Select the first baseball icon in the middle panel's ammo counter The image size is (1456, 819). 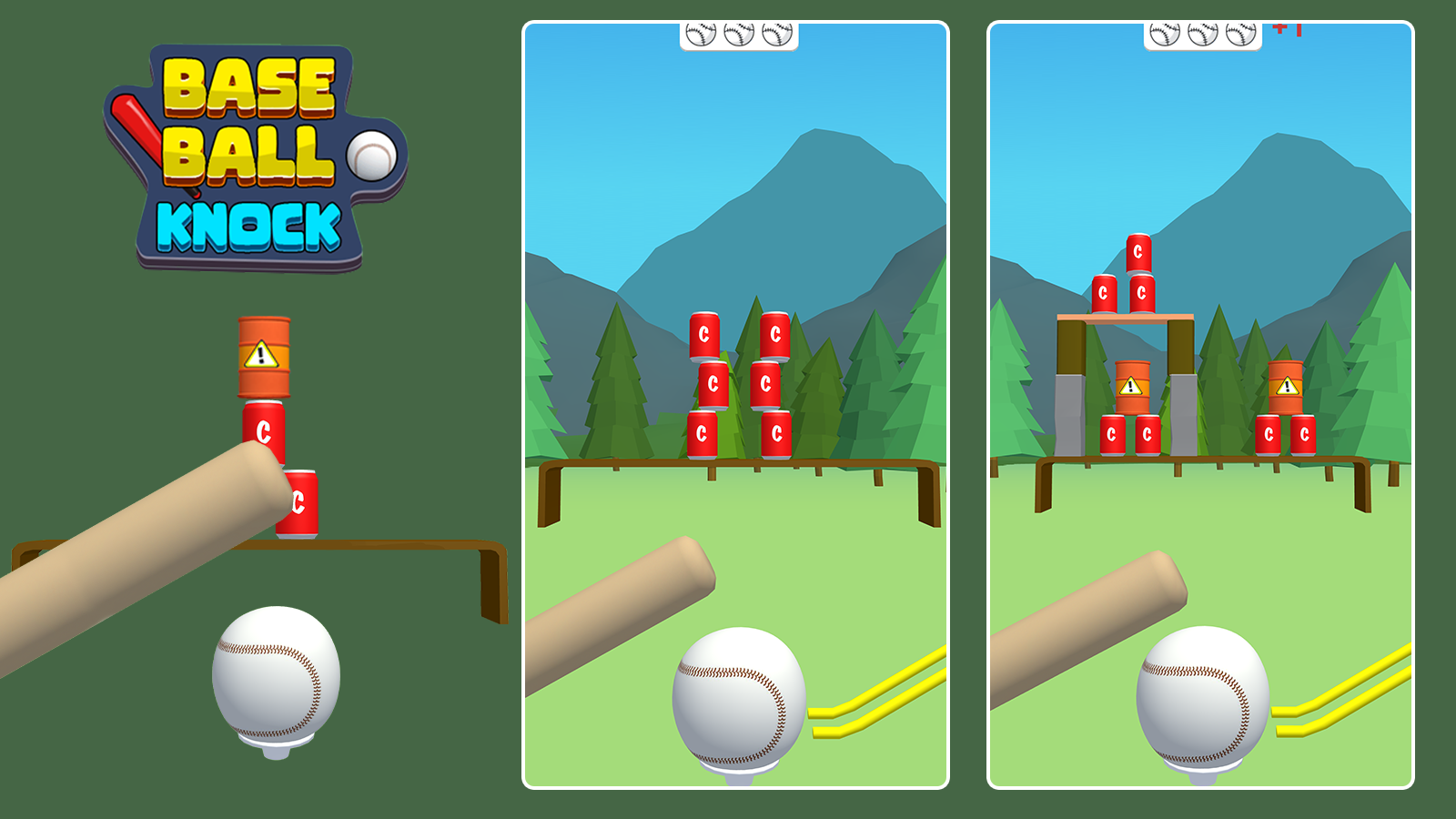(x=701, y=33)
